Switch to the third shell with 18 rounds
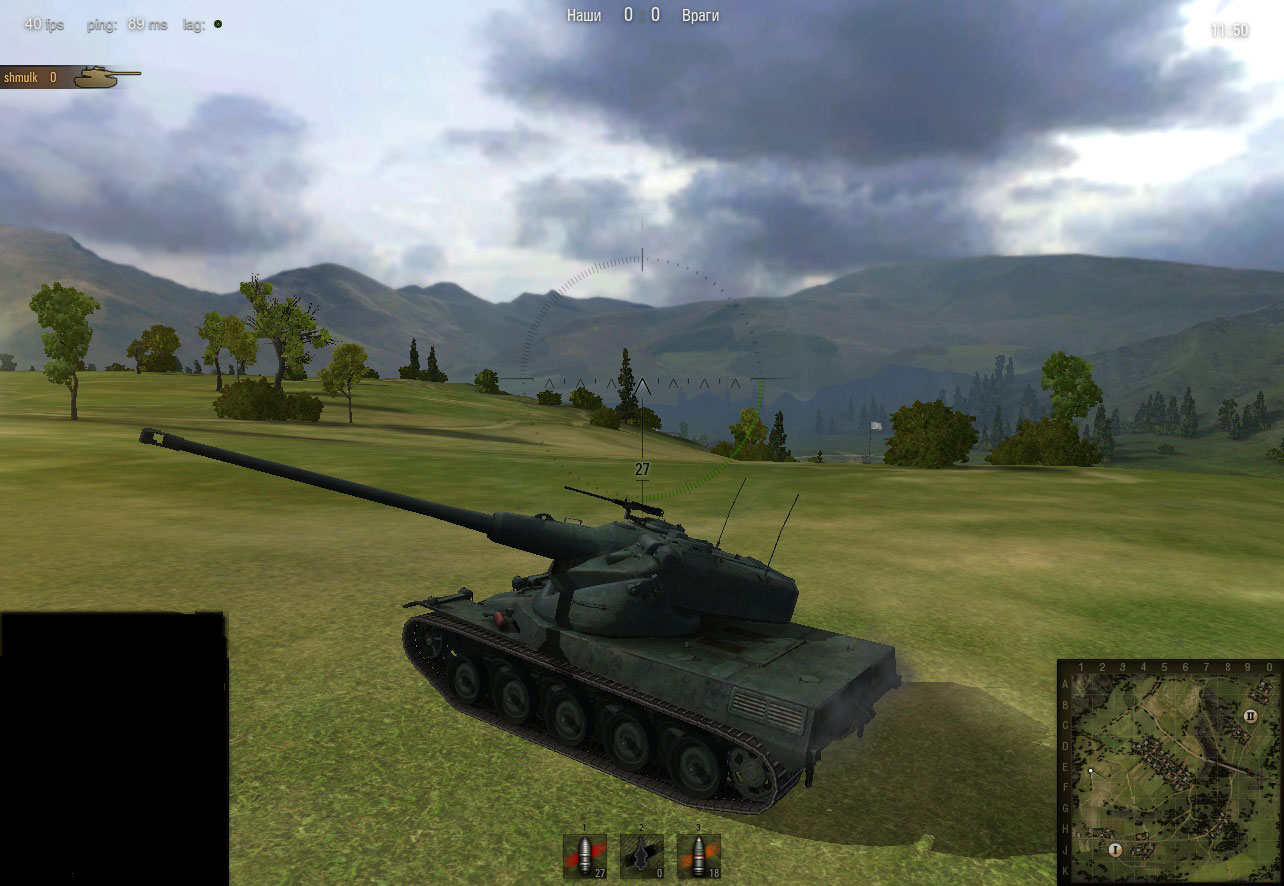This screenshot has width=1284, height=886. coord(698,857)
